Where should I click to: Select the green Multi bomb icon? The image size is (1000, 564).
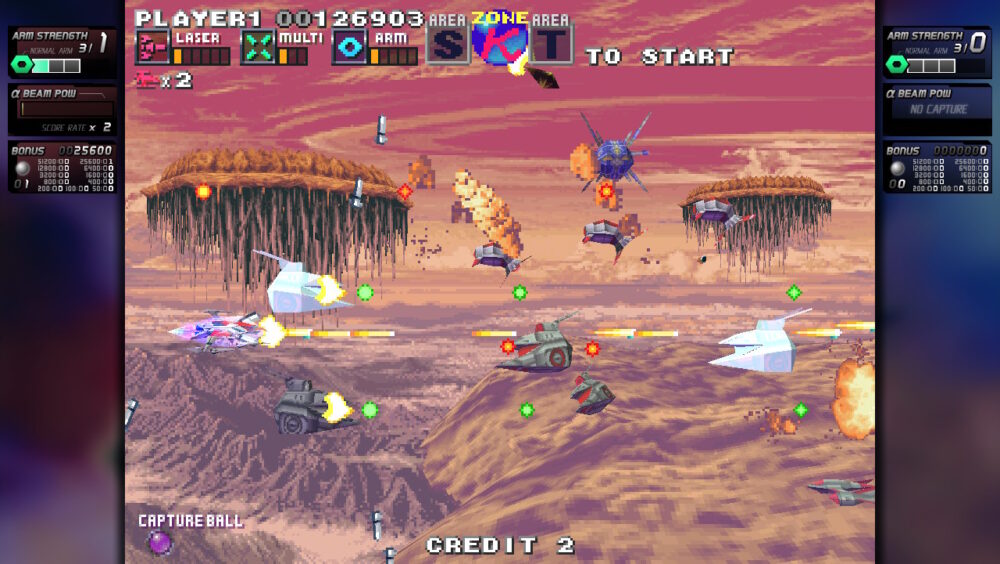pos(259,47)
